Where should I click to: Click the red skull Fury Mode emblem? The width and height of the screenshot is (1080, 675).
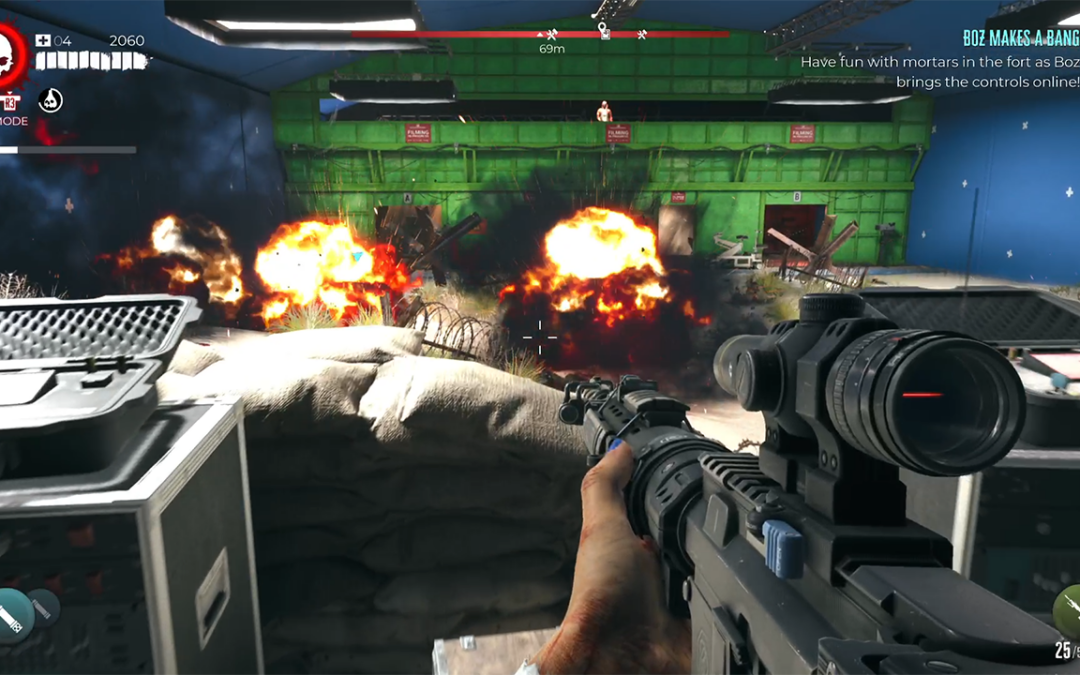point(10,55)
